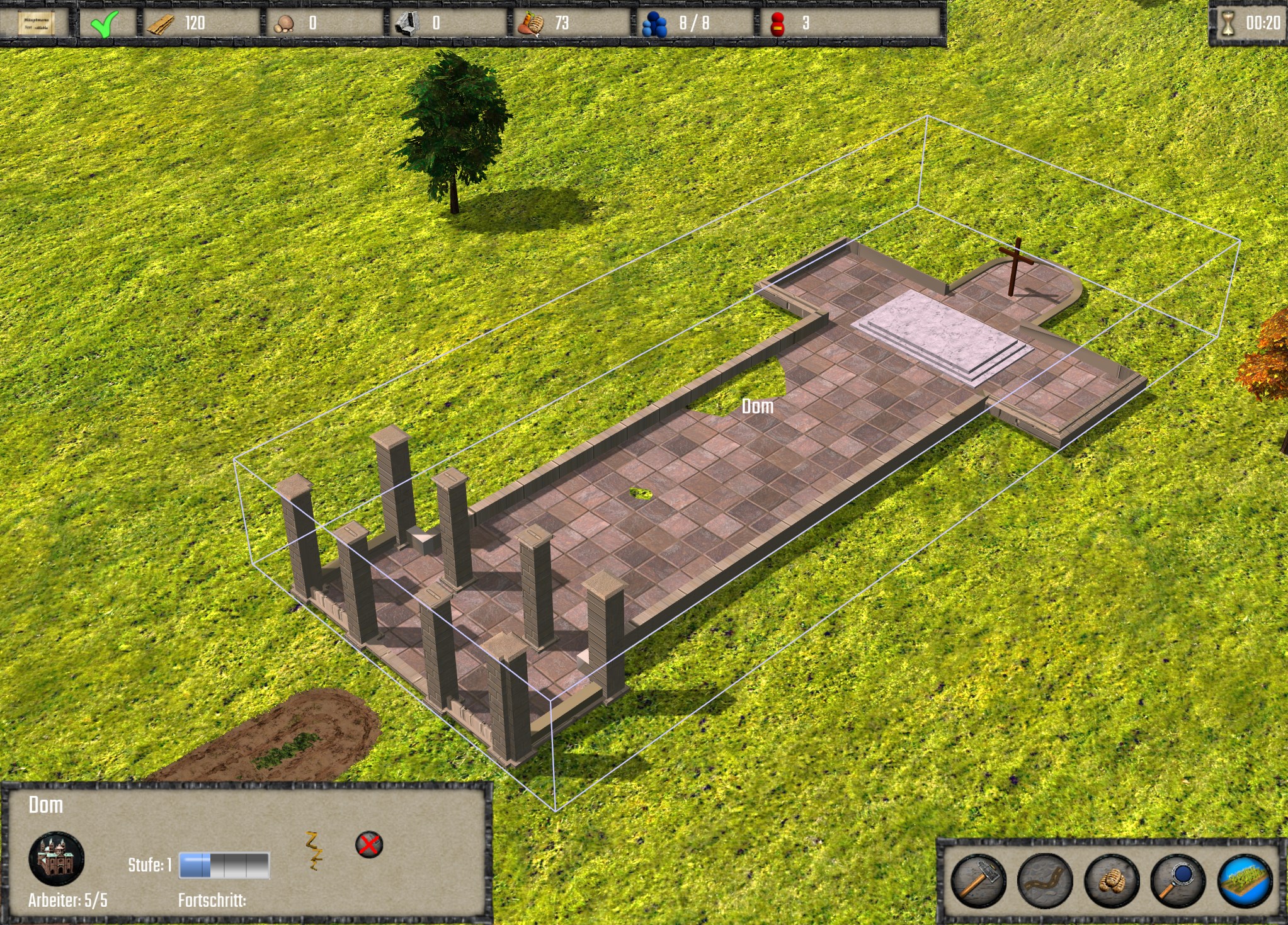The width and height of the screenshot is (1288, 925).
Task: Open the hammer build menu
Action: tap(978, 880)
